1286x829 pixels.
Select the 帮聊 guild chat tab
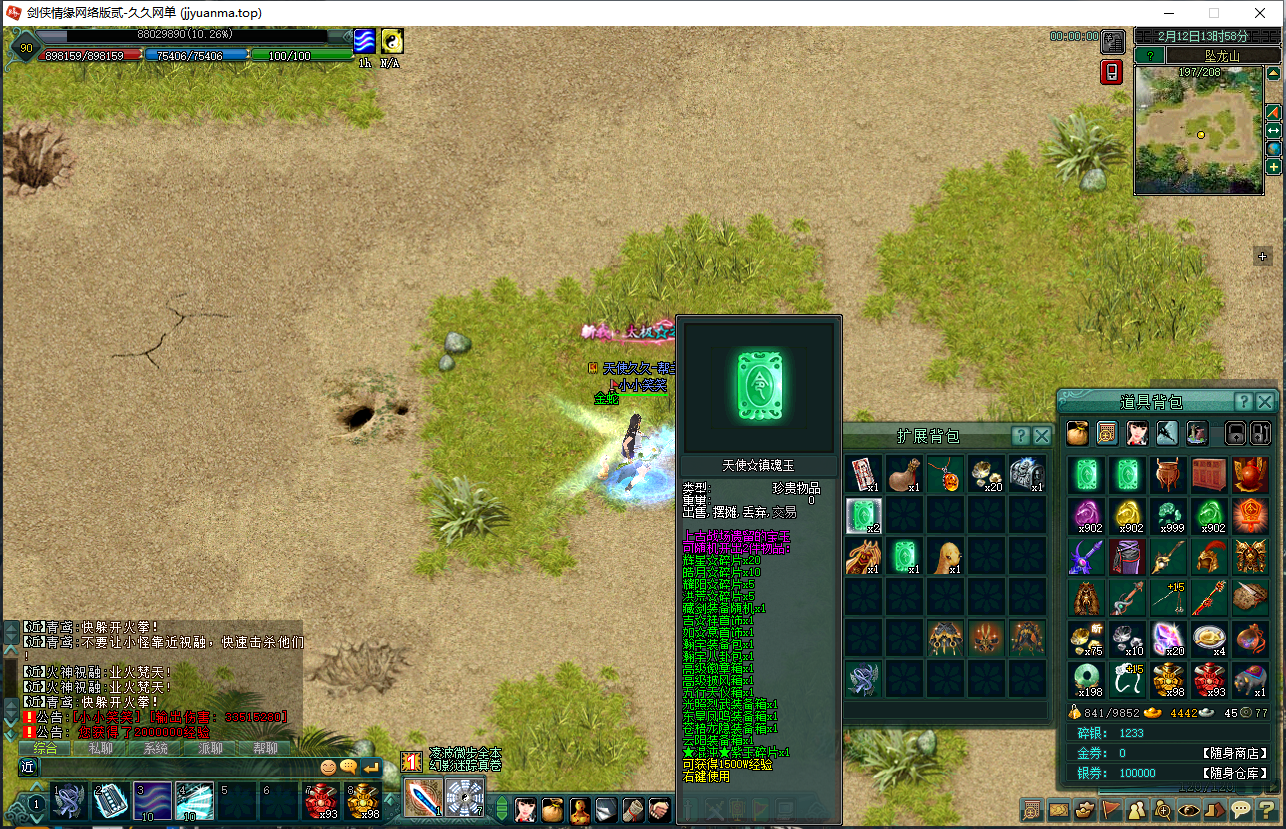coord(265,748)
